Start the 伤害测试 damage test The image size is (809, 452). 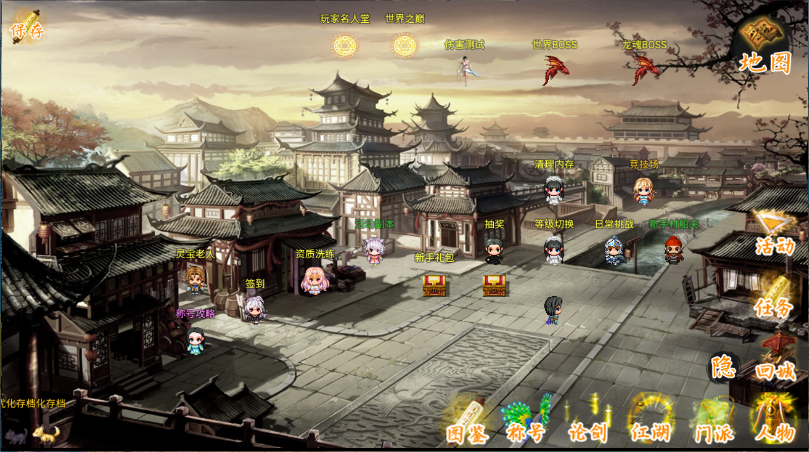tap(465, 68)
